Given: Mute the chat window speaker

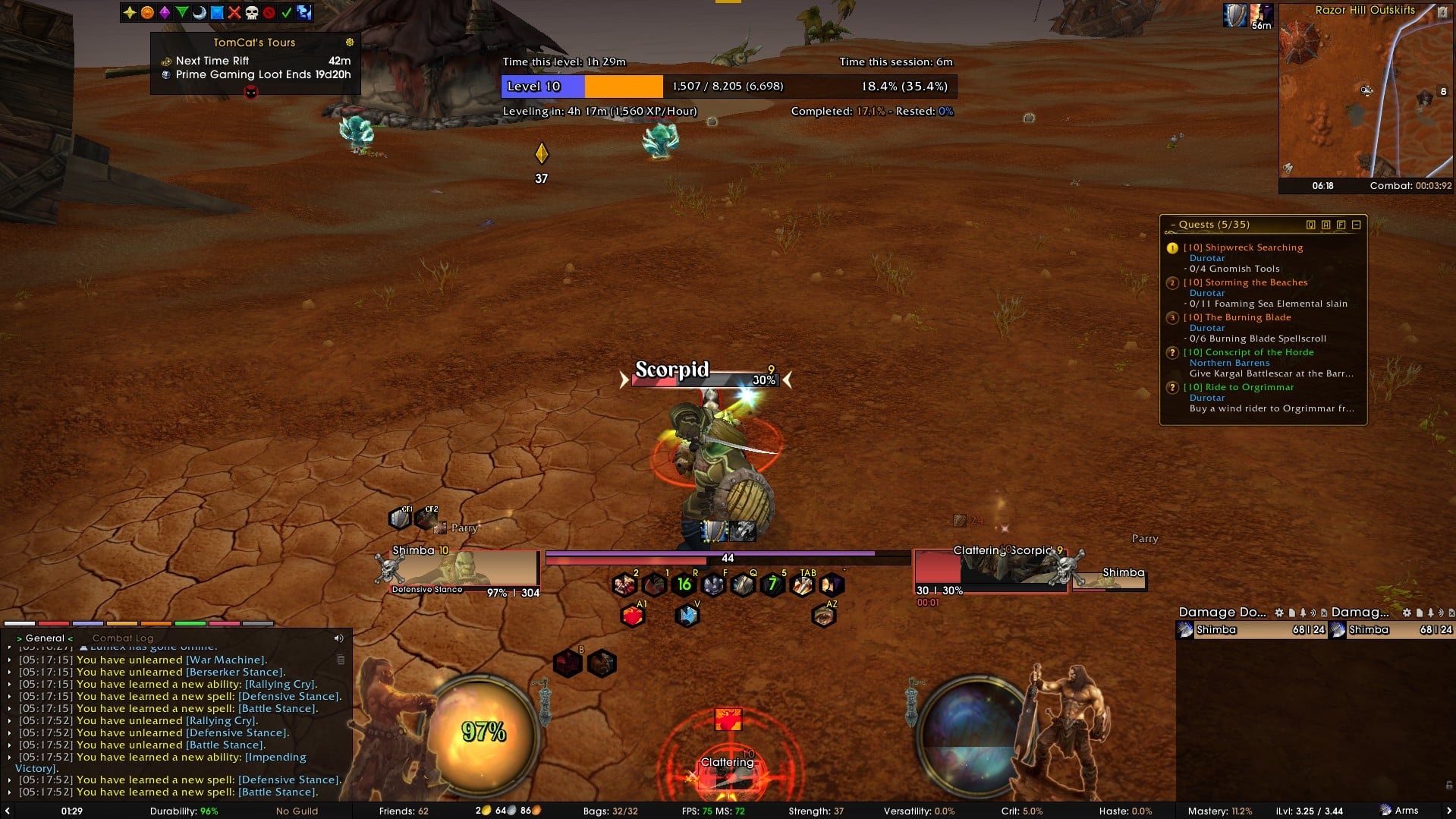Looking at the screenshot, I should (338, 638).
